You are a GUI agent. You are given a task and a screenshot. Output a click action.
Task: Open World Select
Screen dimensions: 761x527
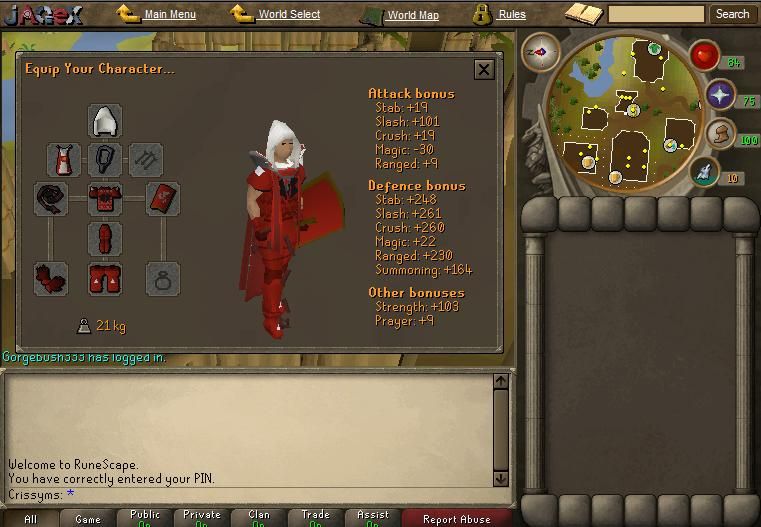(x=288, y=15)
